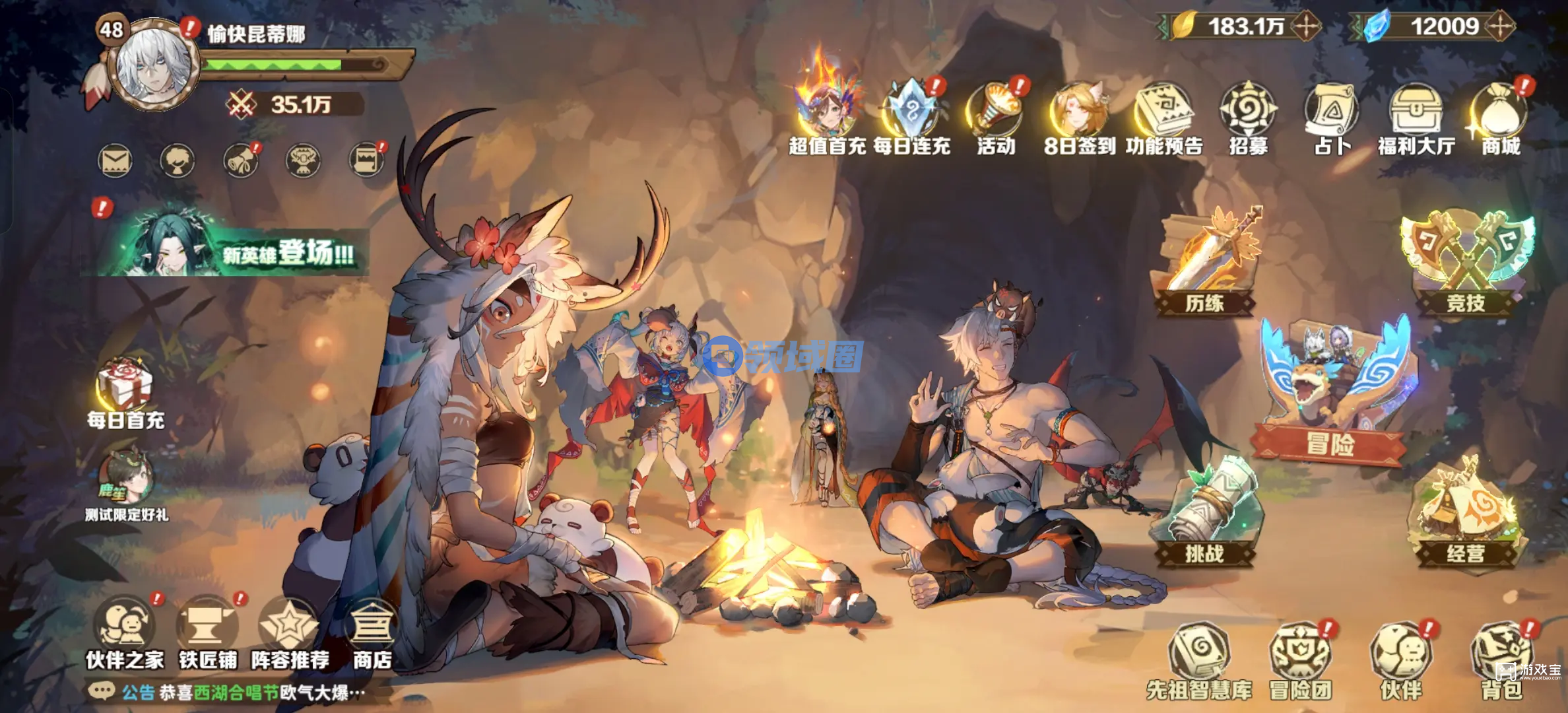Open the mail envelope icon

point(115,161)
